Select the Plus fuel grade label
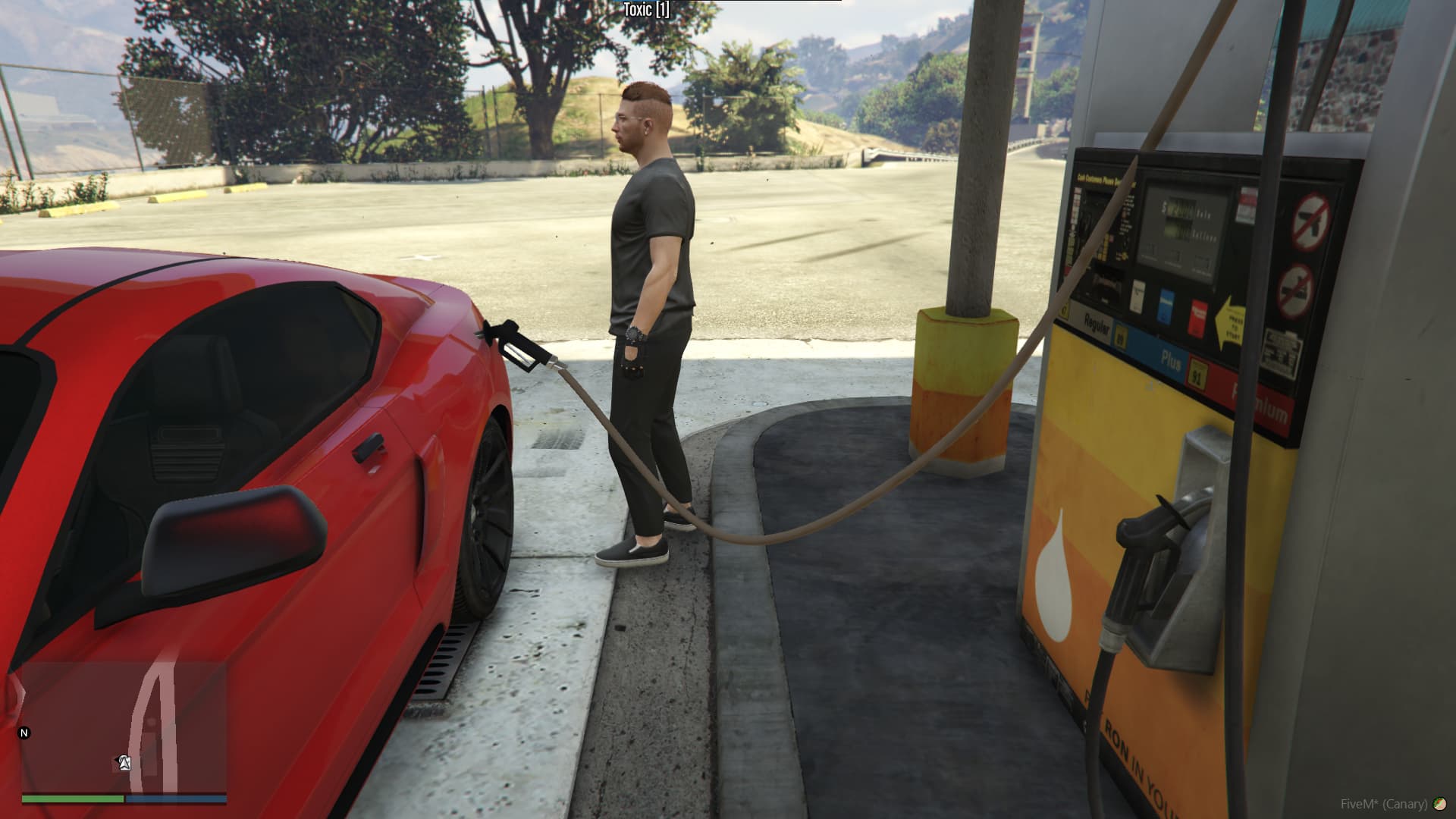This screenshot has width=1456, height=819. click(1172, 359)
